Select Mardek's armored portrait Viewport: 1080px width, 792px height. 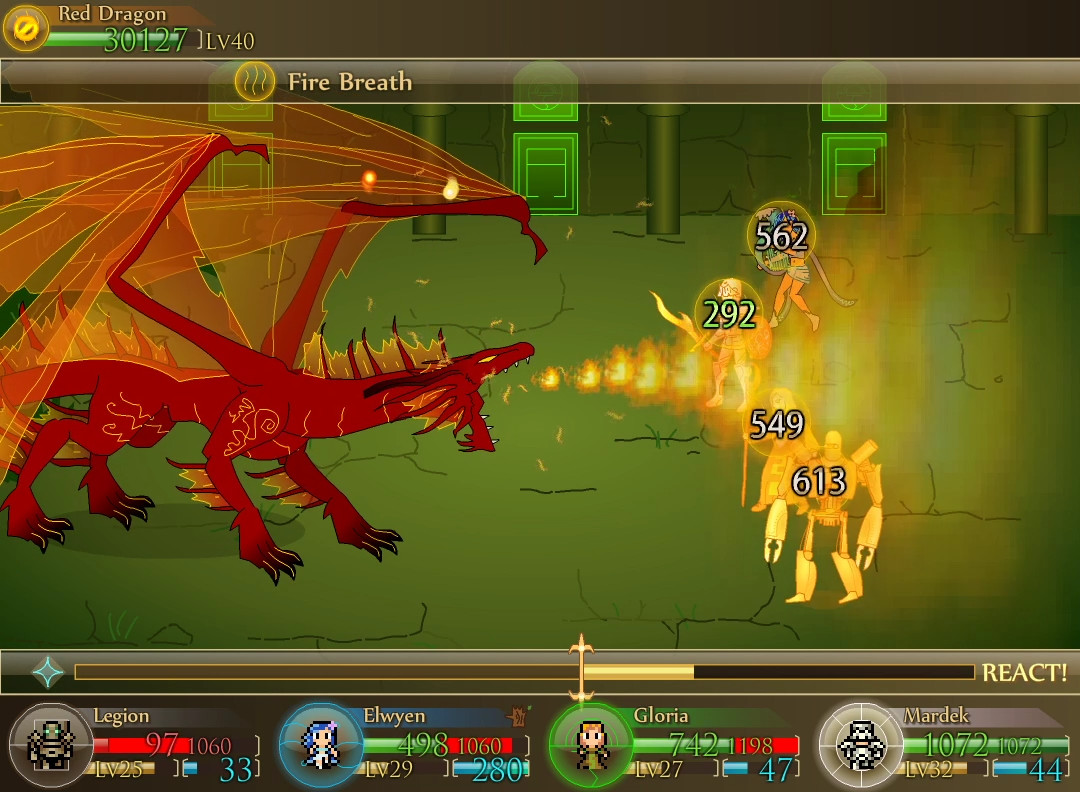click(860, 745)
